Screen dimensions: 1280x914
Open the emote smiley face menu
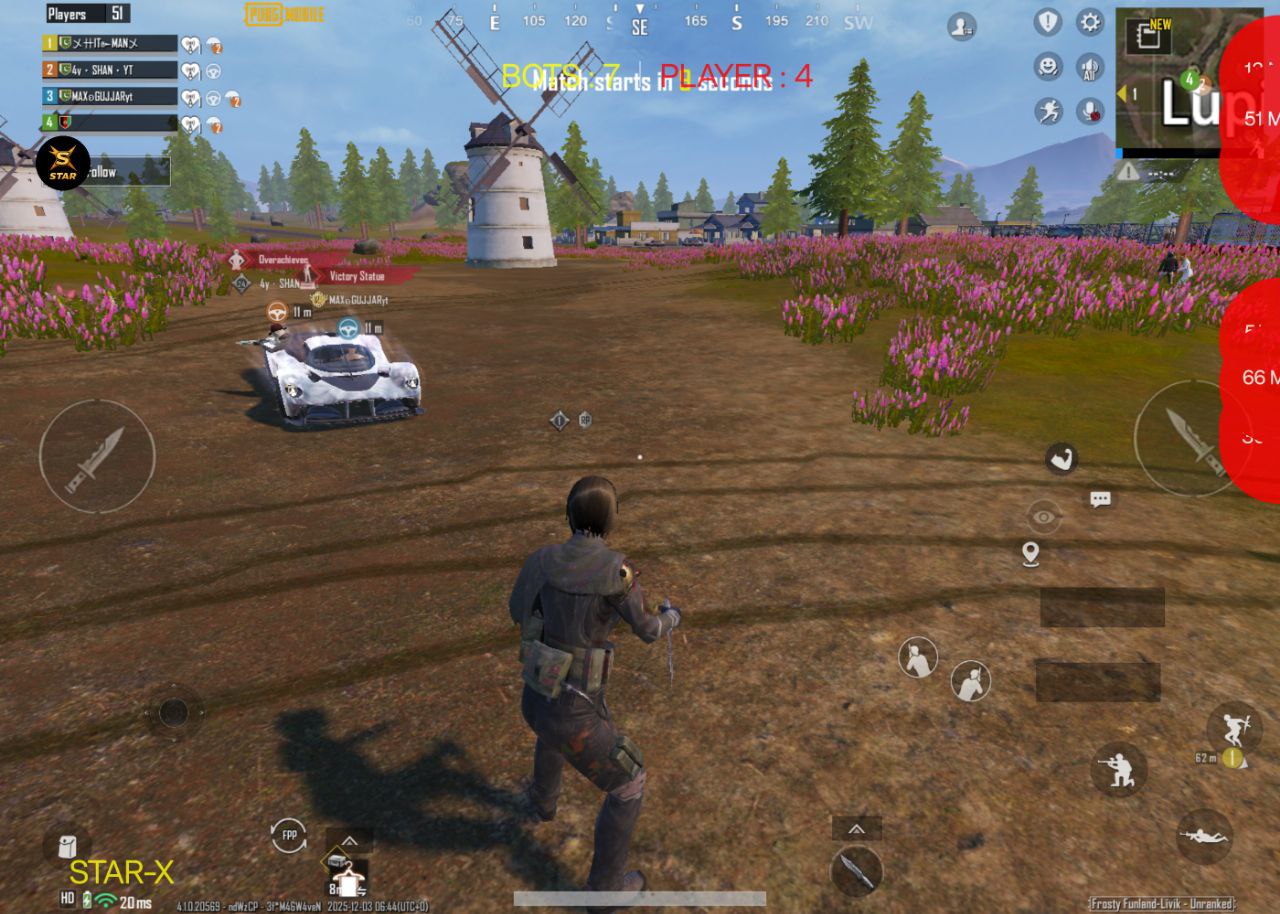click(1047, 67)
